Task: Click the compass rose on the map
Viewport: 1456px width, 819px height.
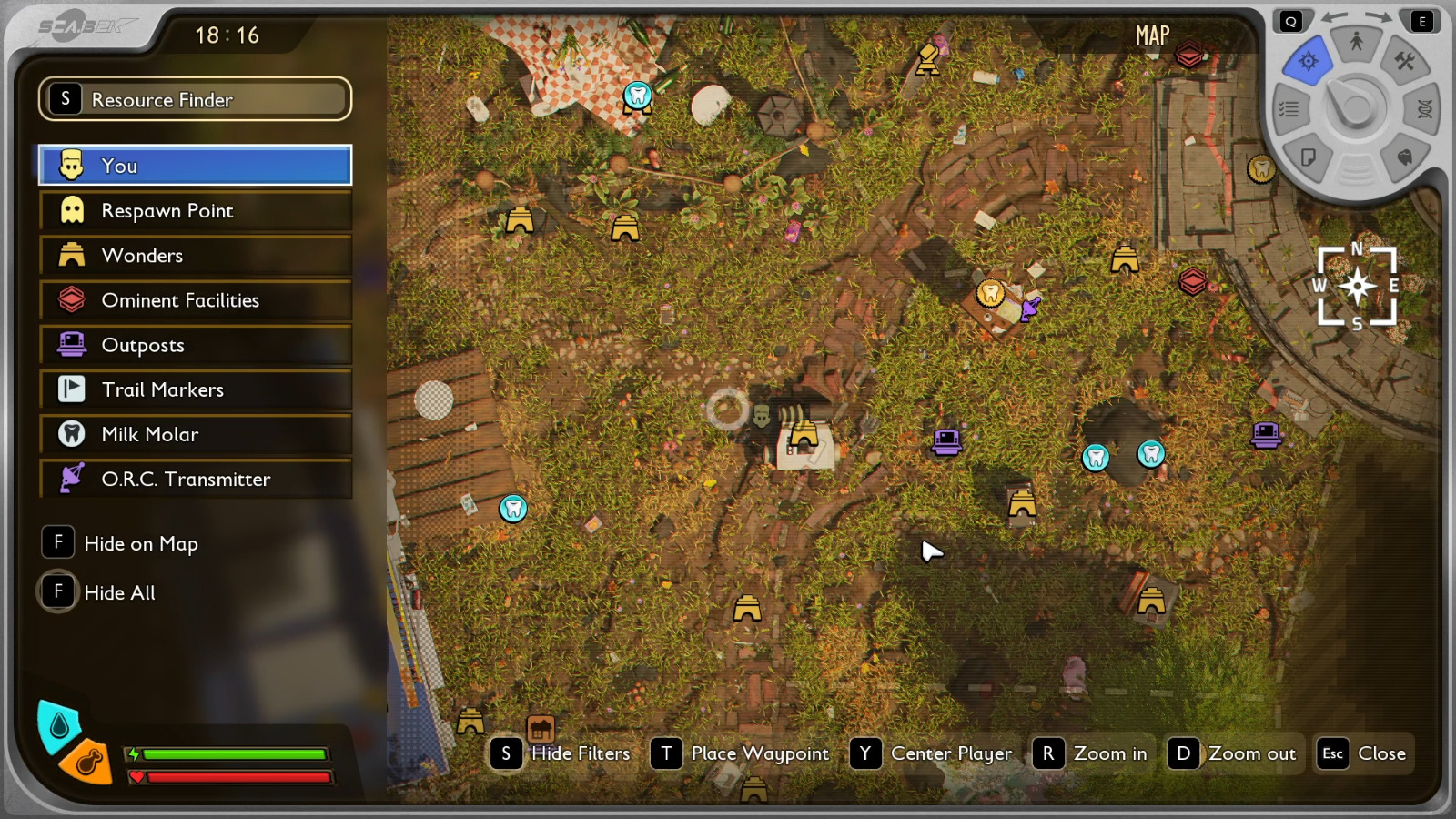Action: pos(1358,285)
